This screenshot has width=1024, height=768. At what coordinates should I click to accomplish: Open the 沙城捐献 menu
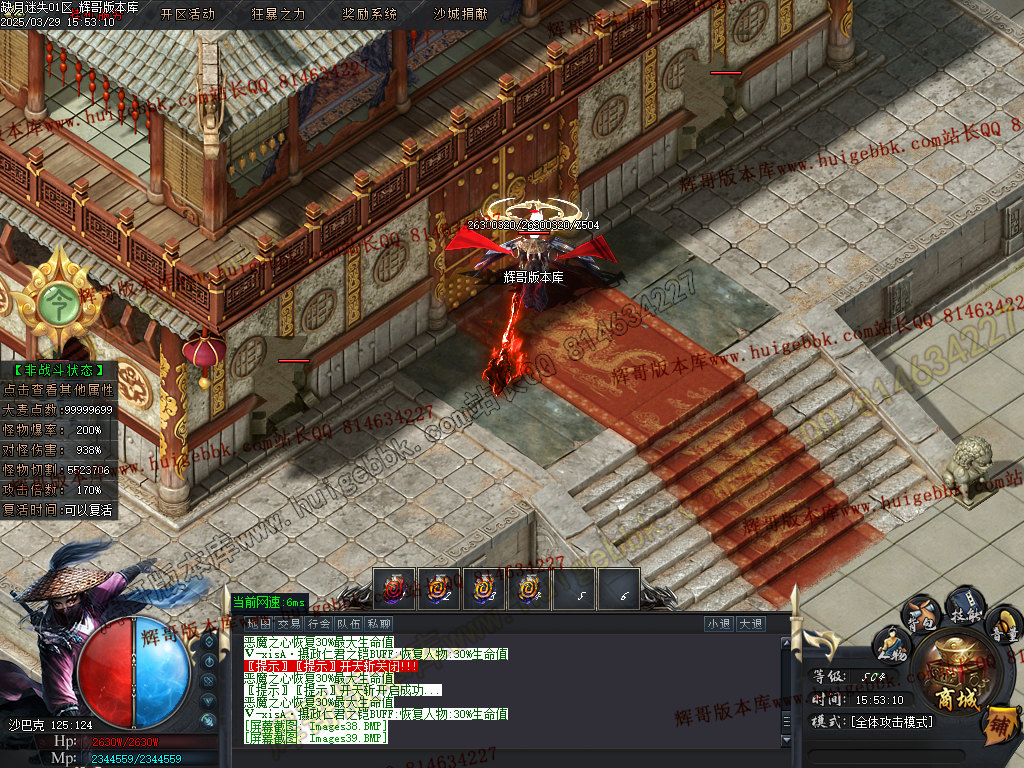tap(460, 14)
